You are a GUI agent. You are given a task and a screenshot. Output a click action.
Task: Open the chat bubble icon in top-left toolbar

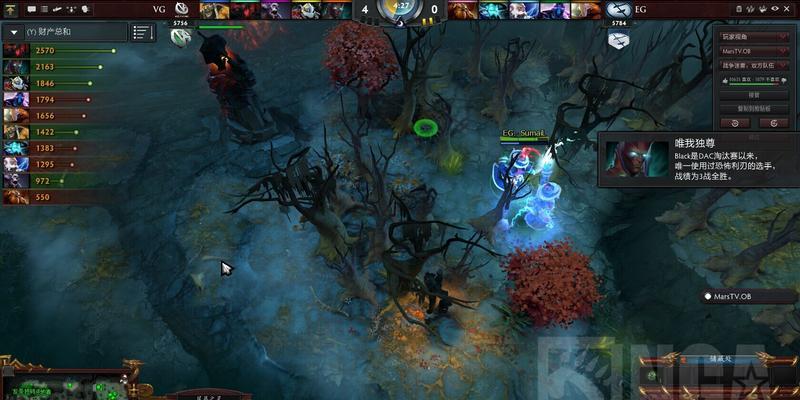[x=31, y=9]
